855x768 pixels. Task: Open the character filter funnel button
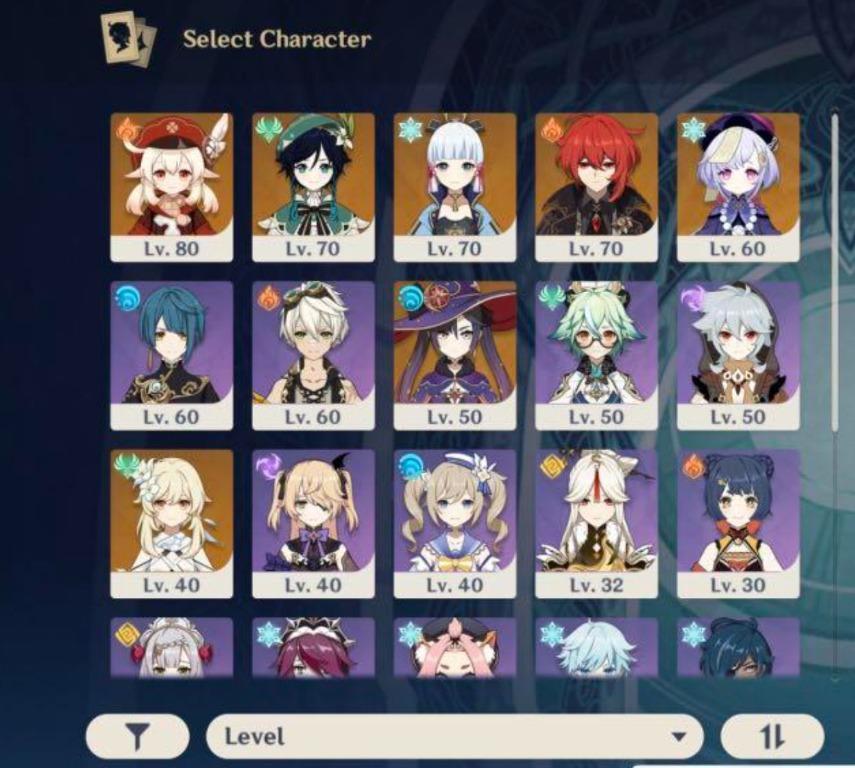coord(137,738)
